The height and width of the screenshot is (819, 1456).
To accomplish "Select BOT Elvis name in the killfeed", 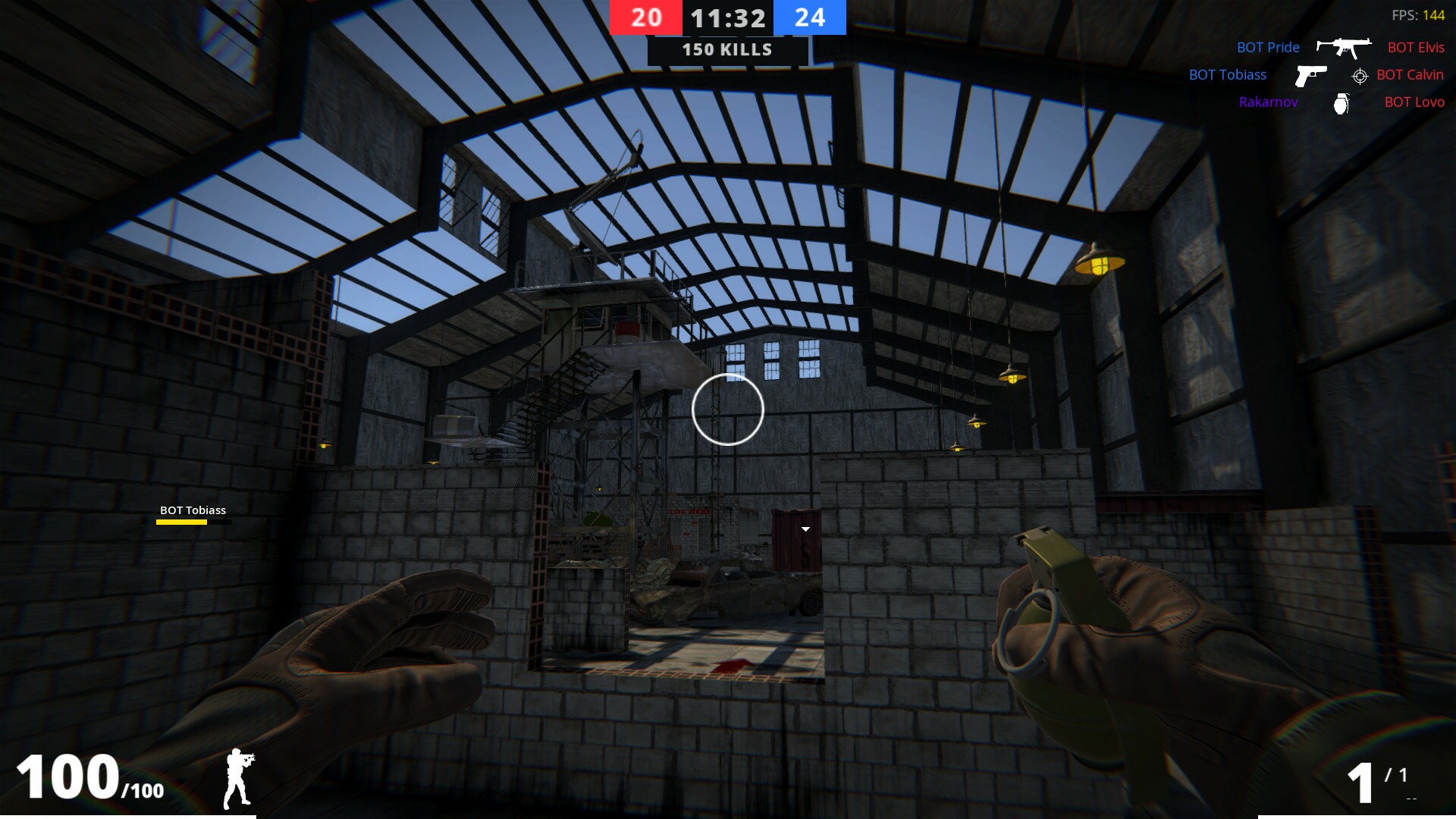I will pyautogui.click(x=1415, y=47).
